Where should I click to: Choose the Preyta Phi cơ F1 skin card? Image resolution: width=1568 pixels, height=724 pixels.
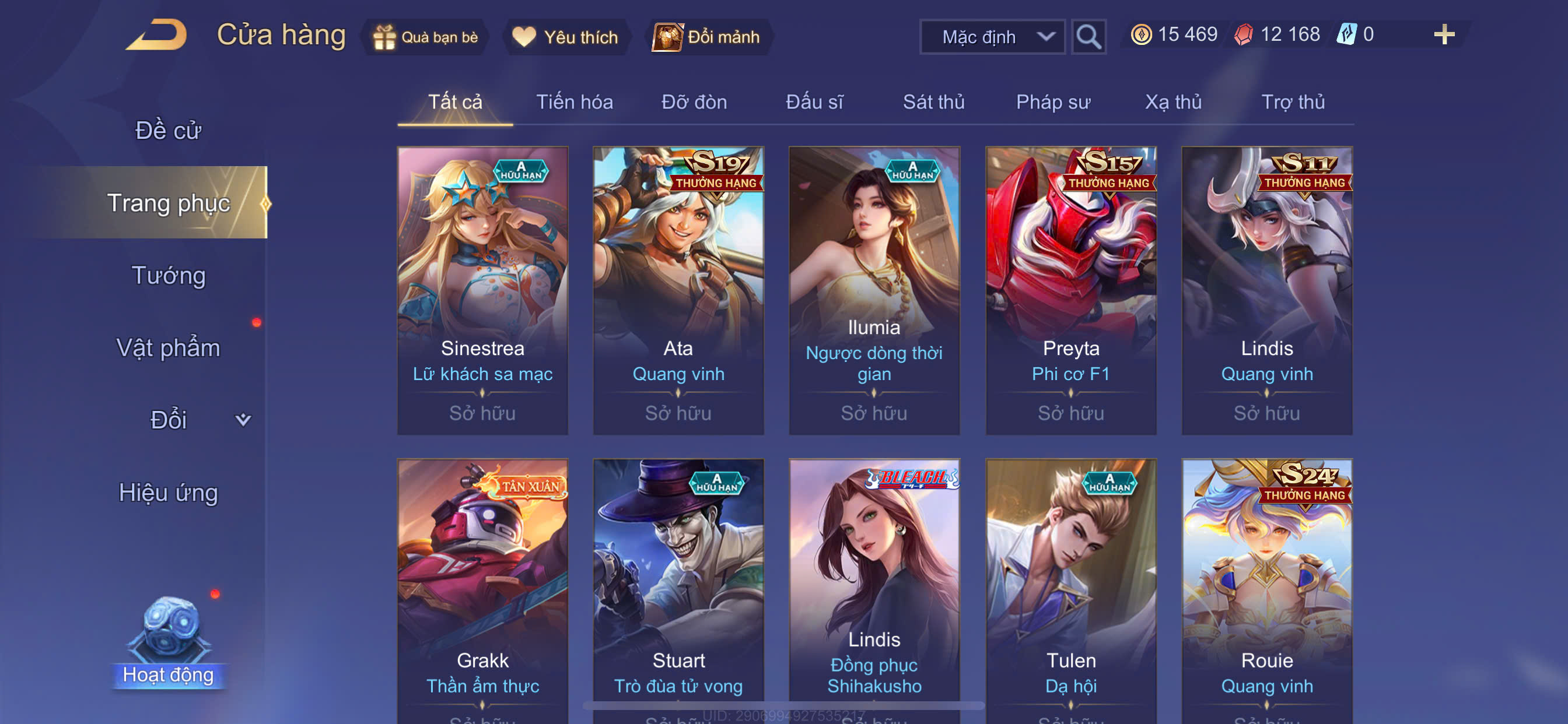(x=1070, y=290)
